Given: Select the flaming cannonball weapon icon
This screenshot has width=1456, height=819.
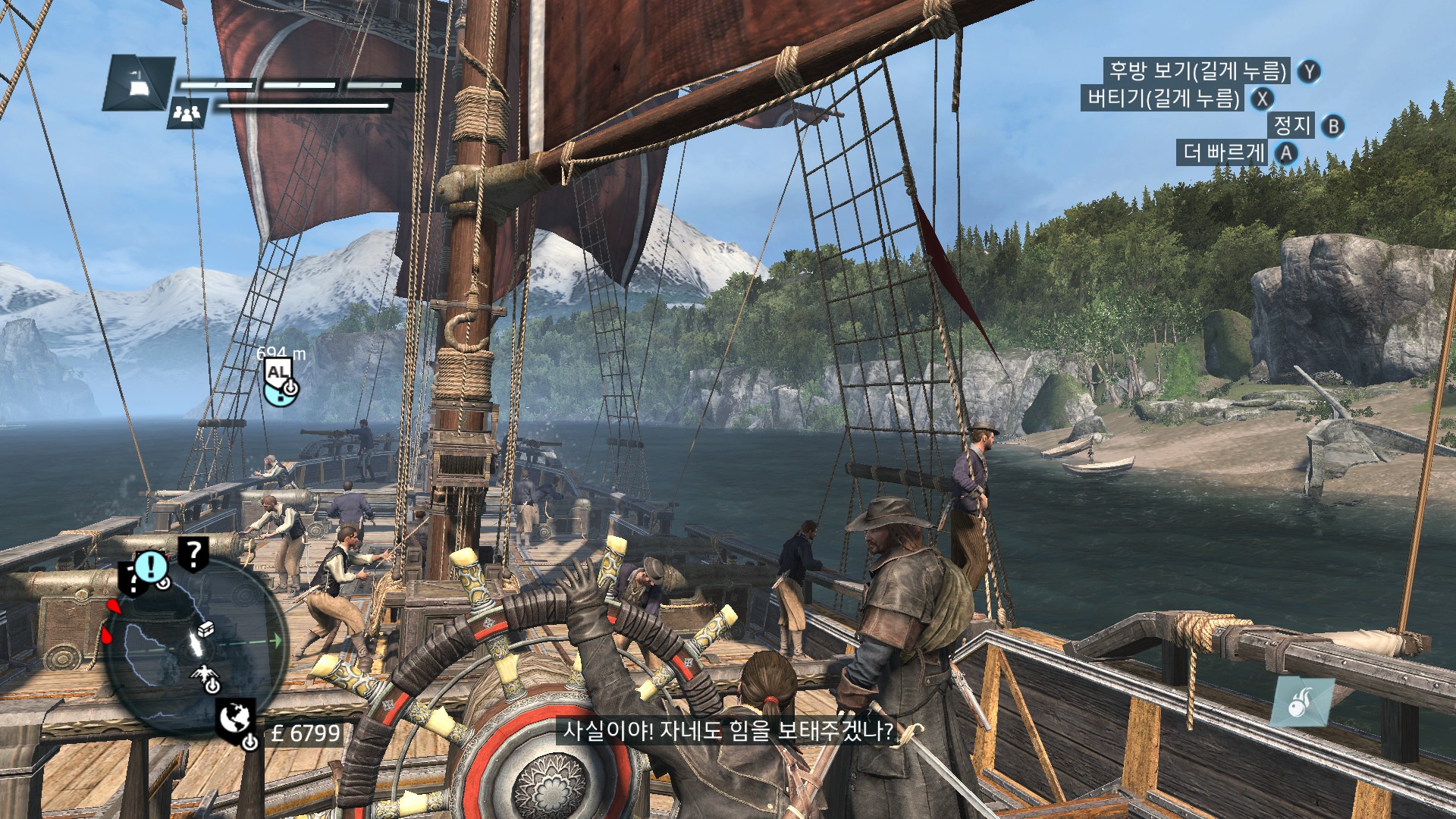Looking at the screenshot, I should (x=1303, y=702).
